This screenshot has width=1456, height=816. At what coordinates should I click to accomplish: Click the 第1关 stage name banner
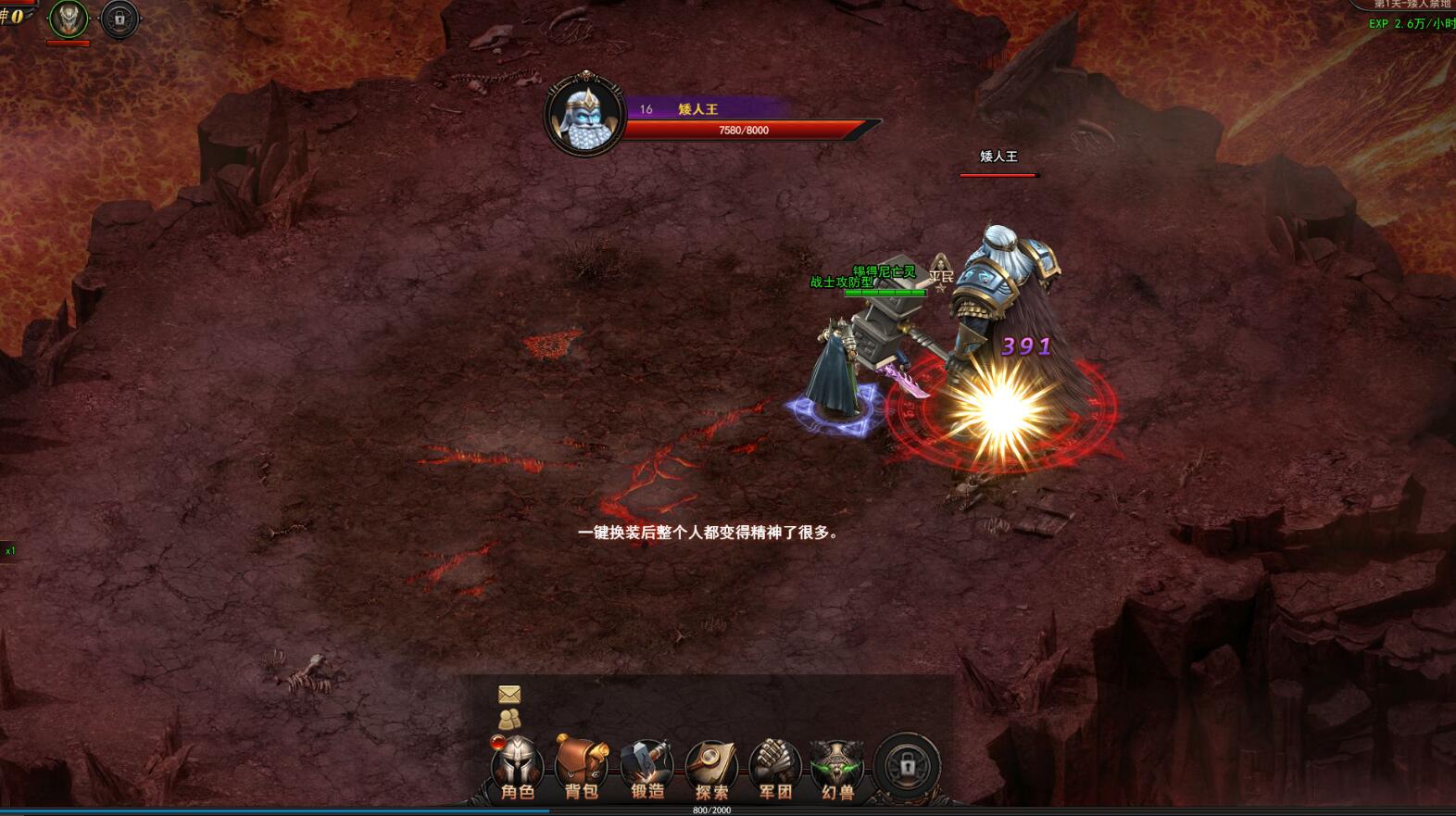[1412, 5]
